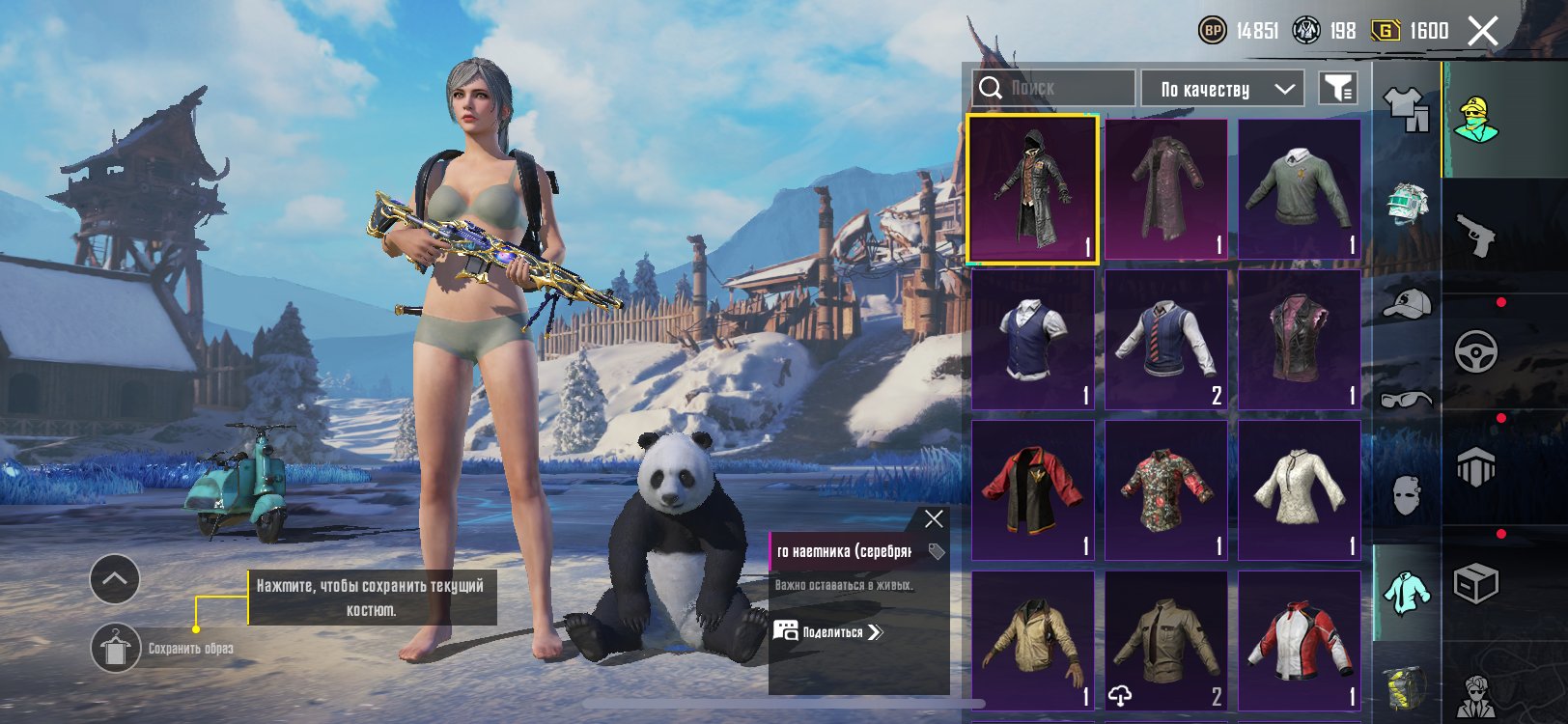
Task: Open the filter funnel button
Action: pos(1338,89)
